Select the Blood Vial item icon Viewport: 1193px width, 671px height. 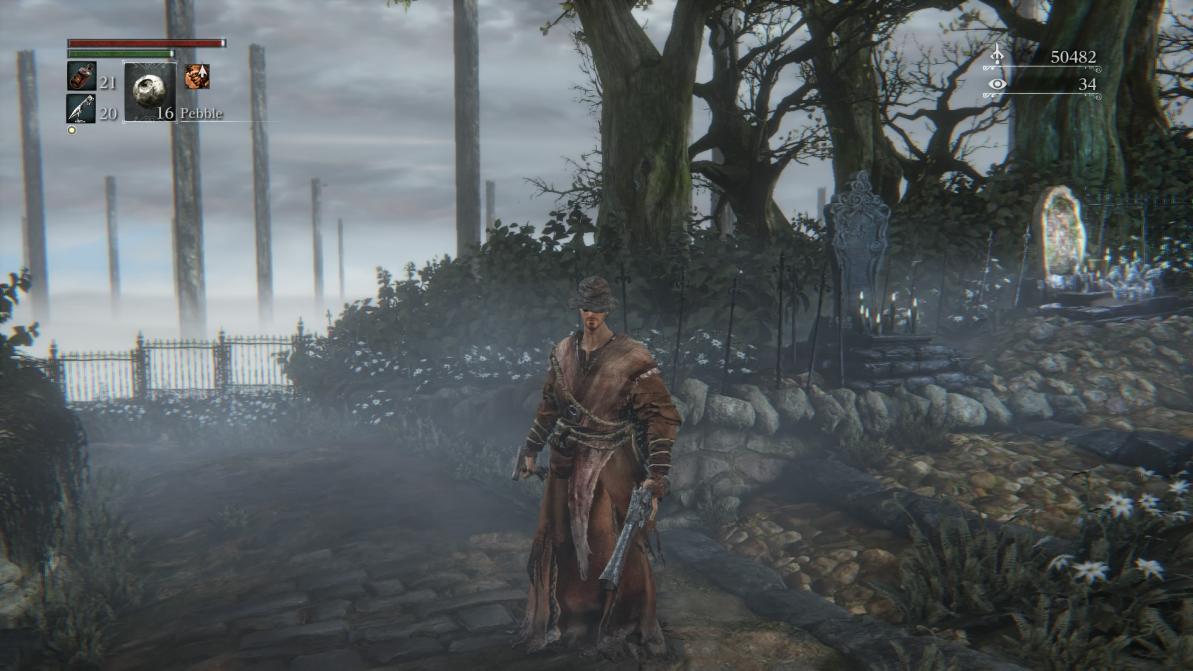(81, 76)
